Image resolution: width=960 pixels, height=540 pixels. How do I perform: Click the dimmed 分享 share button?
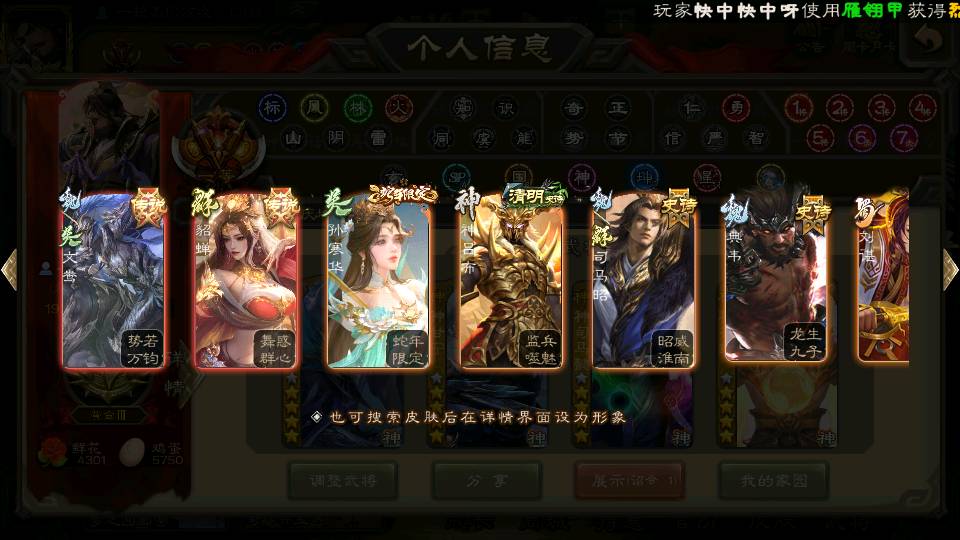[x=486, y=480]
